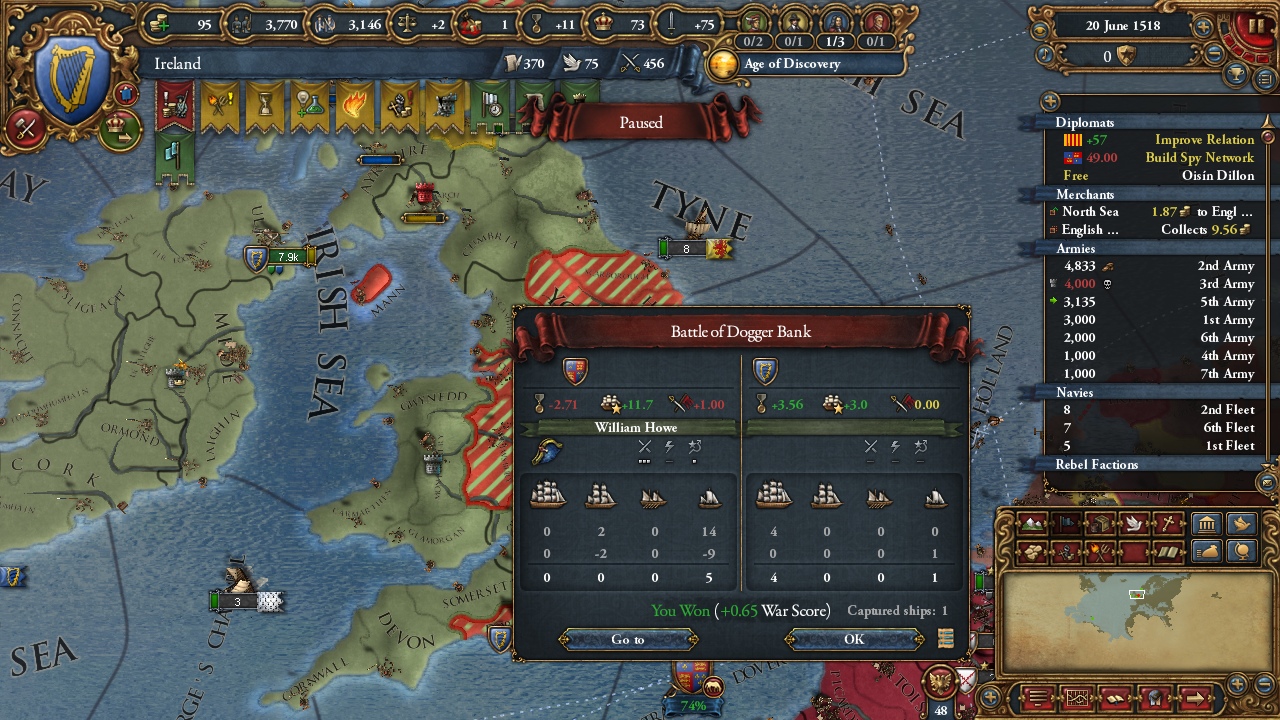Confirm the battle result with OK
Screen dimensions: 1280x720
point(853,639)
